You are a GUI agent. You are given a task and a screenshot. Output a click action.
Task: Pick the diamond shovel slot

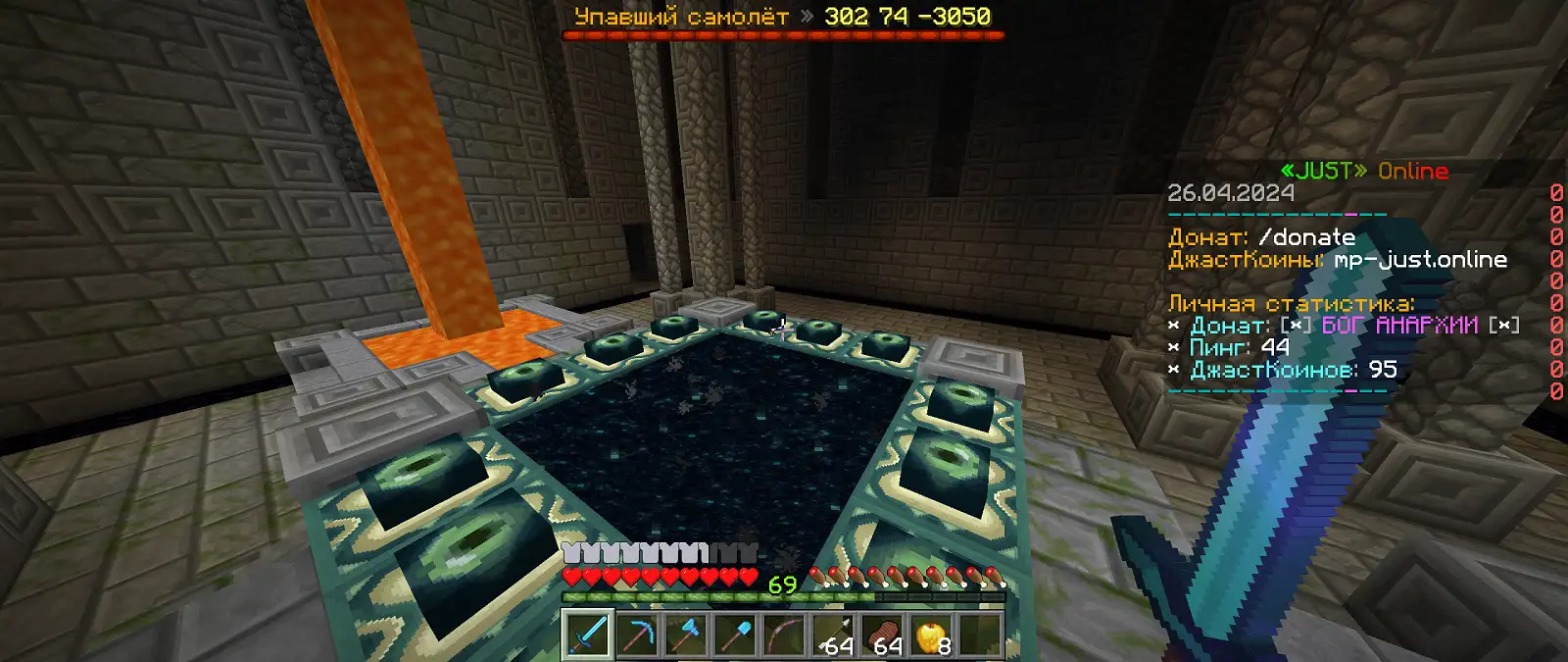pyautogui.click(x=735, y=634)
